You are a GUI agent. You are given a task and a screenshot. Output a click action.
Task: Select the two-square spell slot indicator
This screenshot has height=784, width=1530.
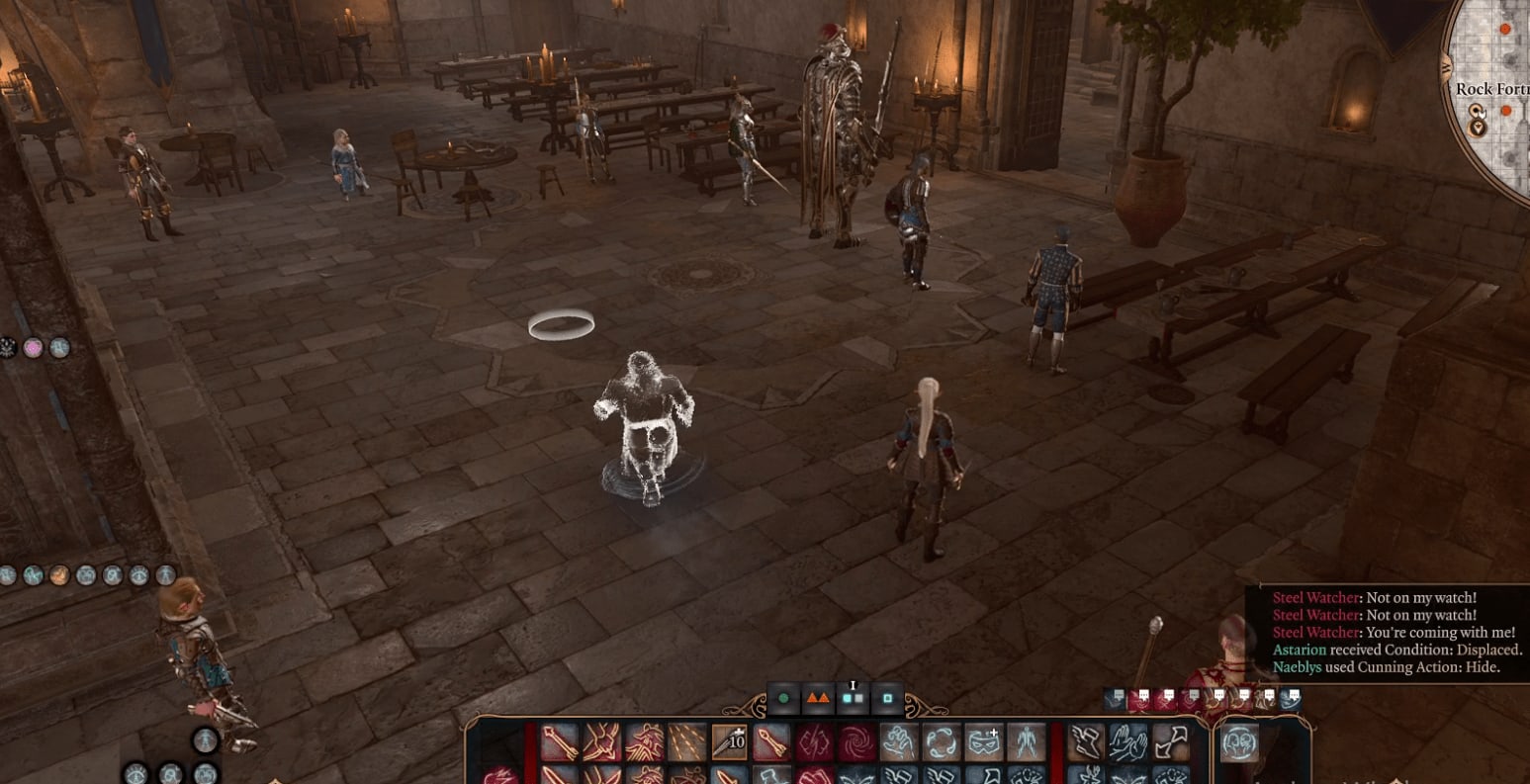point(853,698)
